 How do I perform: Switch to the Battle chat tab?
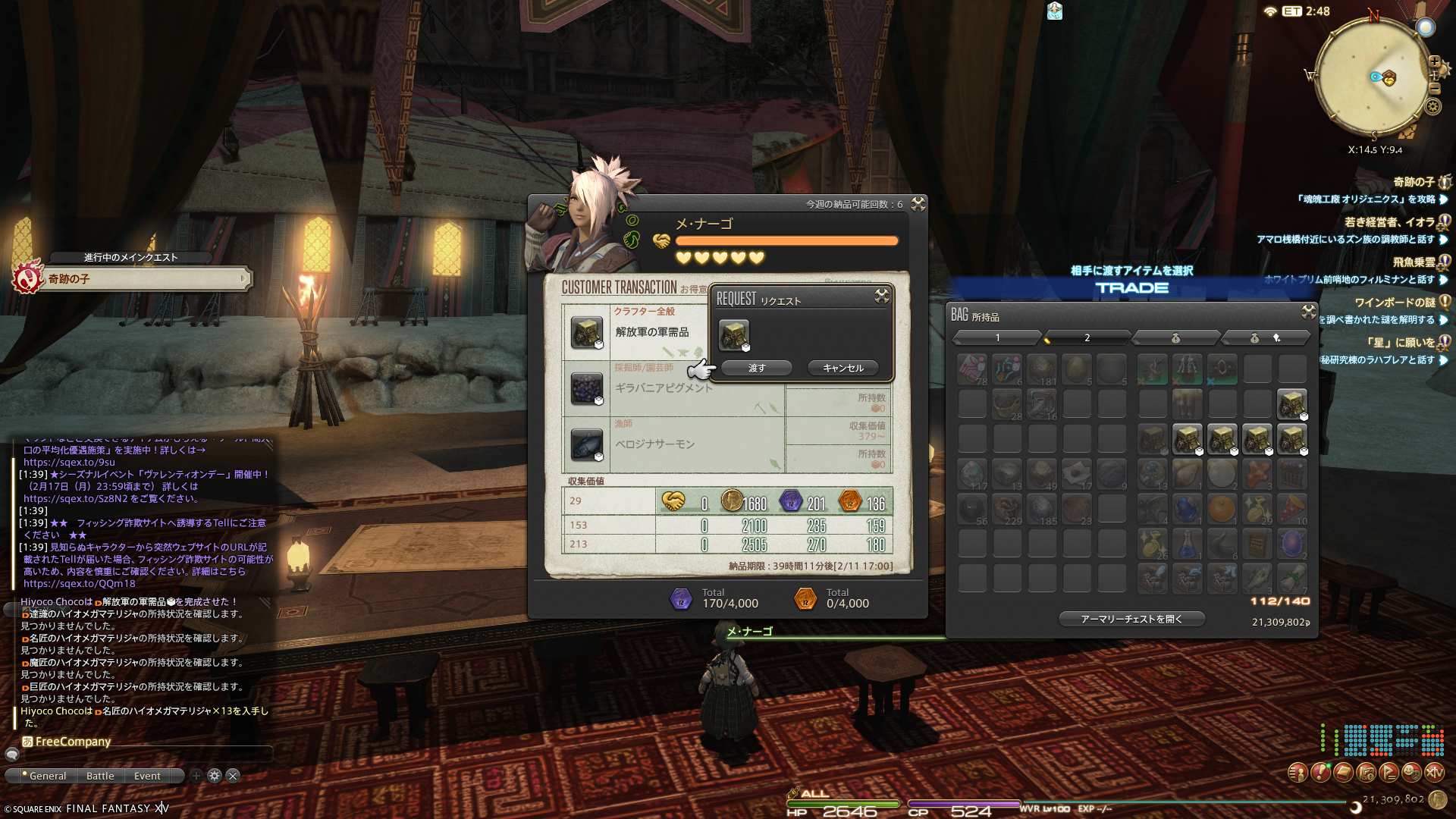(x=100, y=776)
